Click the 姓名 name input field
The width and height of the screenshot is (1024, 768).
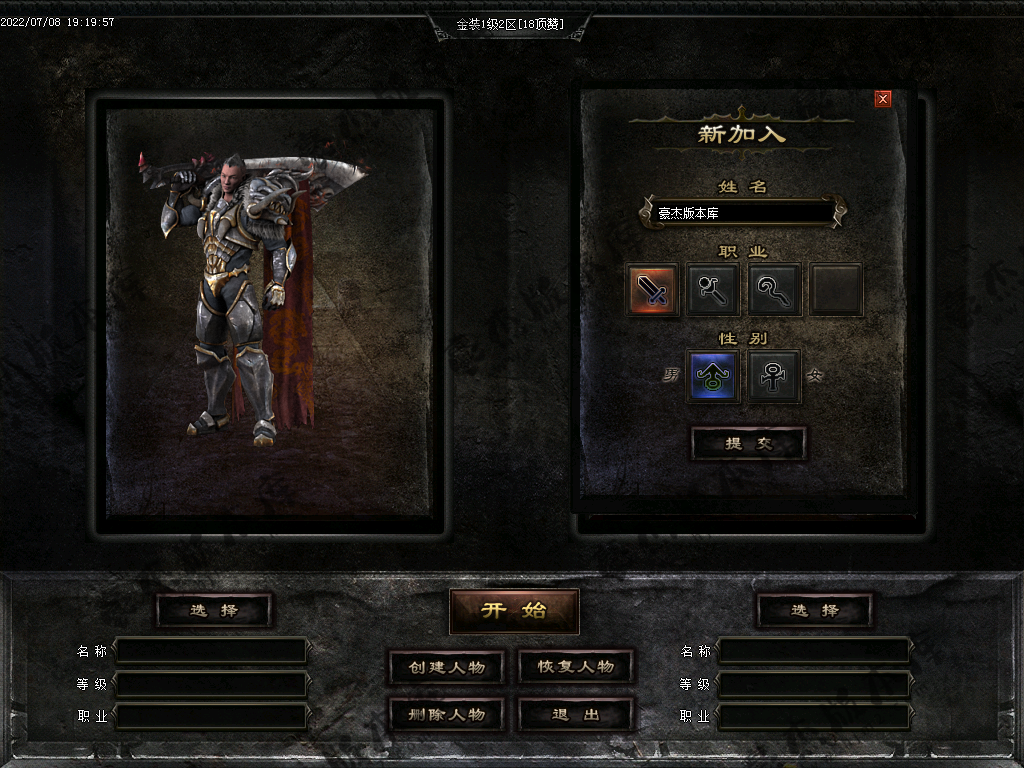click(x=741, y=213)
